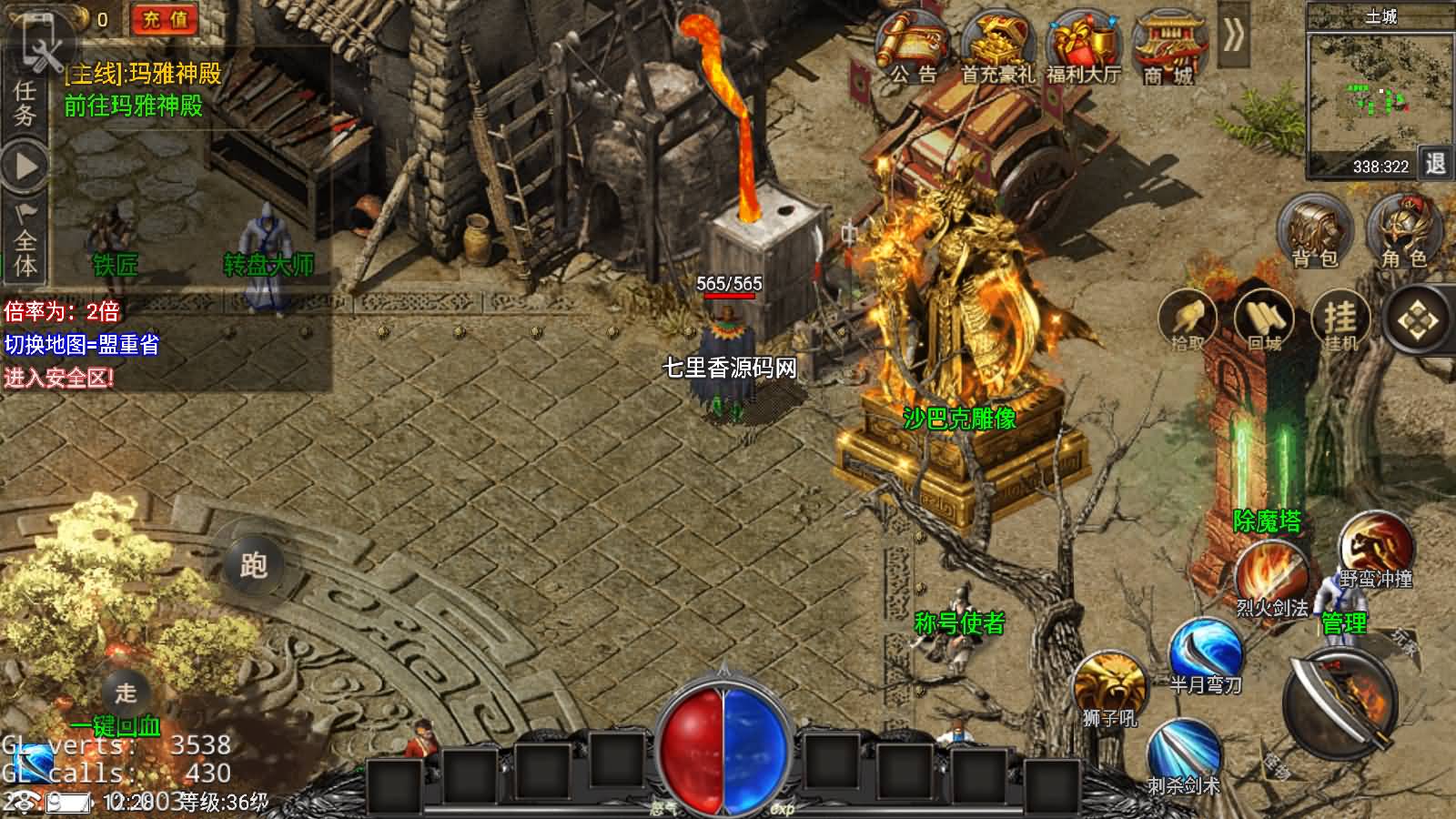Switch to the 任务 quest tab
The height and width of the screenshot is (819, 1456).
click(25, 103)
